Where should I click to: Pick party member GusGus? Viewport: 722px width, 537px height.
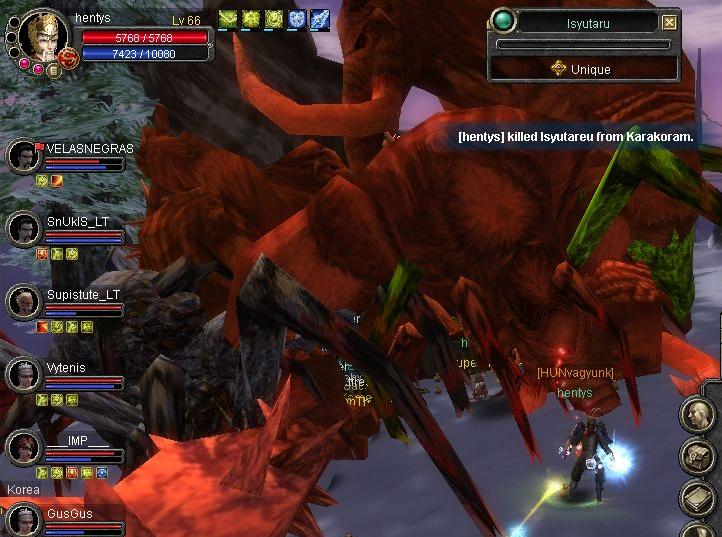coord(23,520)
